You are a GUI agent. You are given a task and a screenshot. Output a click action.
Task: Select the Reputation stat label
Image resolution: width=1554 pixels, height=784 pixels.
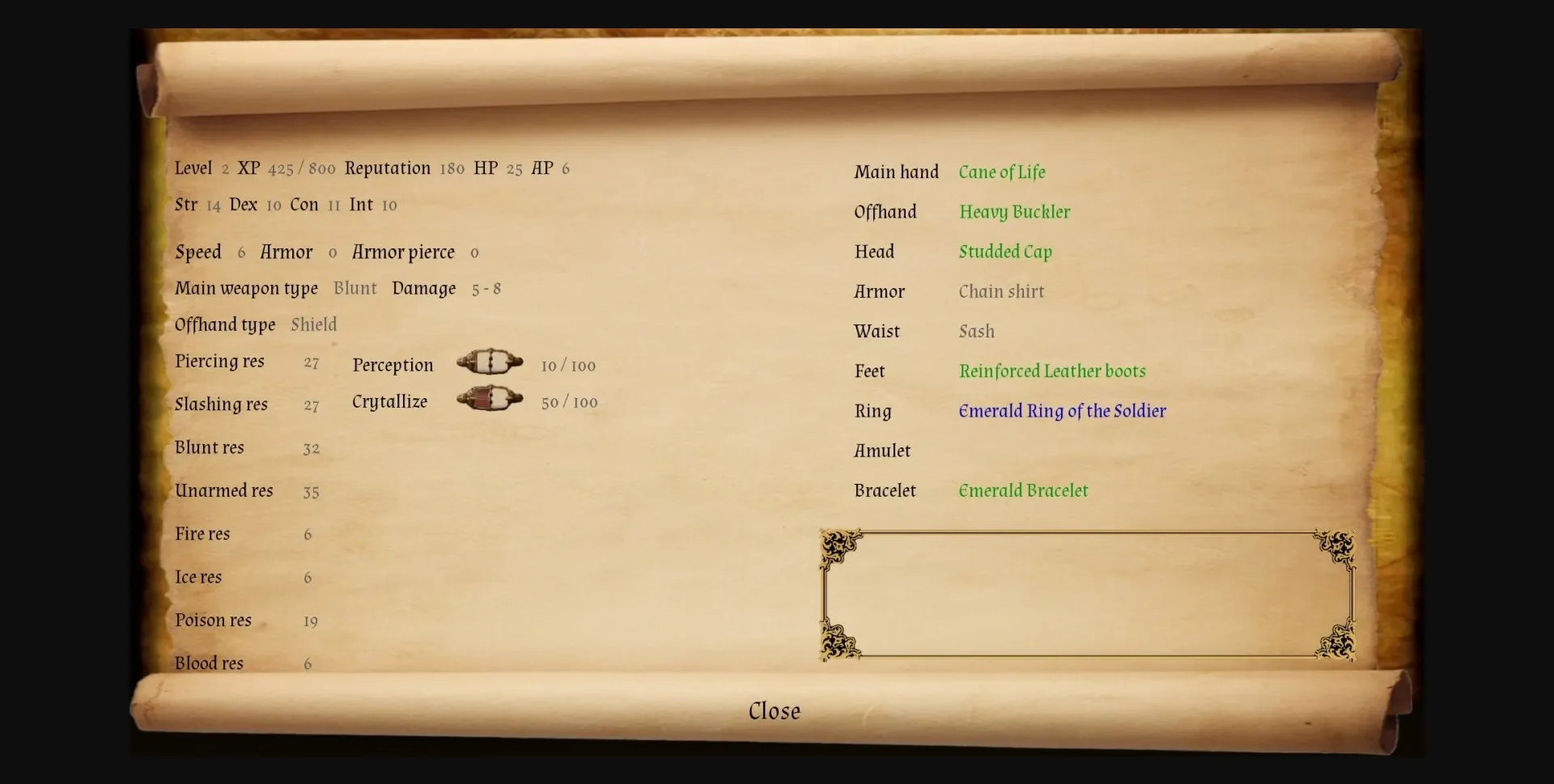point(387,168)
